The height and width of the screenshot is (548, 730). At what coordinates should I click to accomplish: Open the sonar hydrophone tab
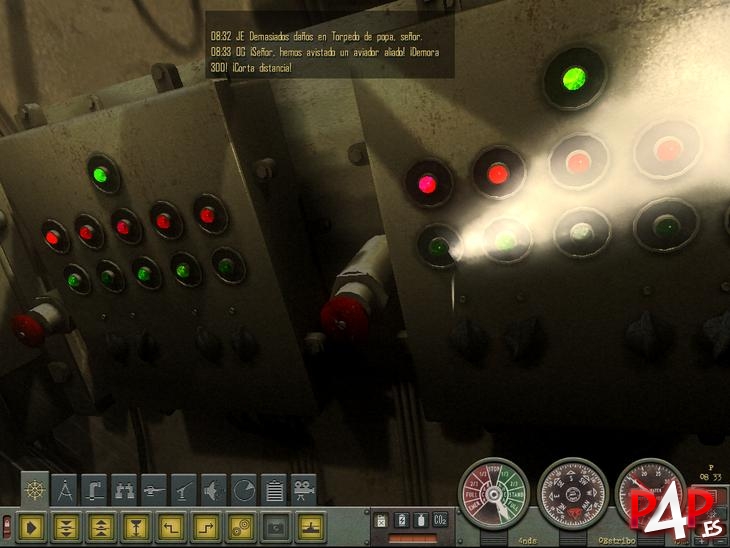pos(214,489)
